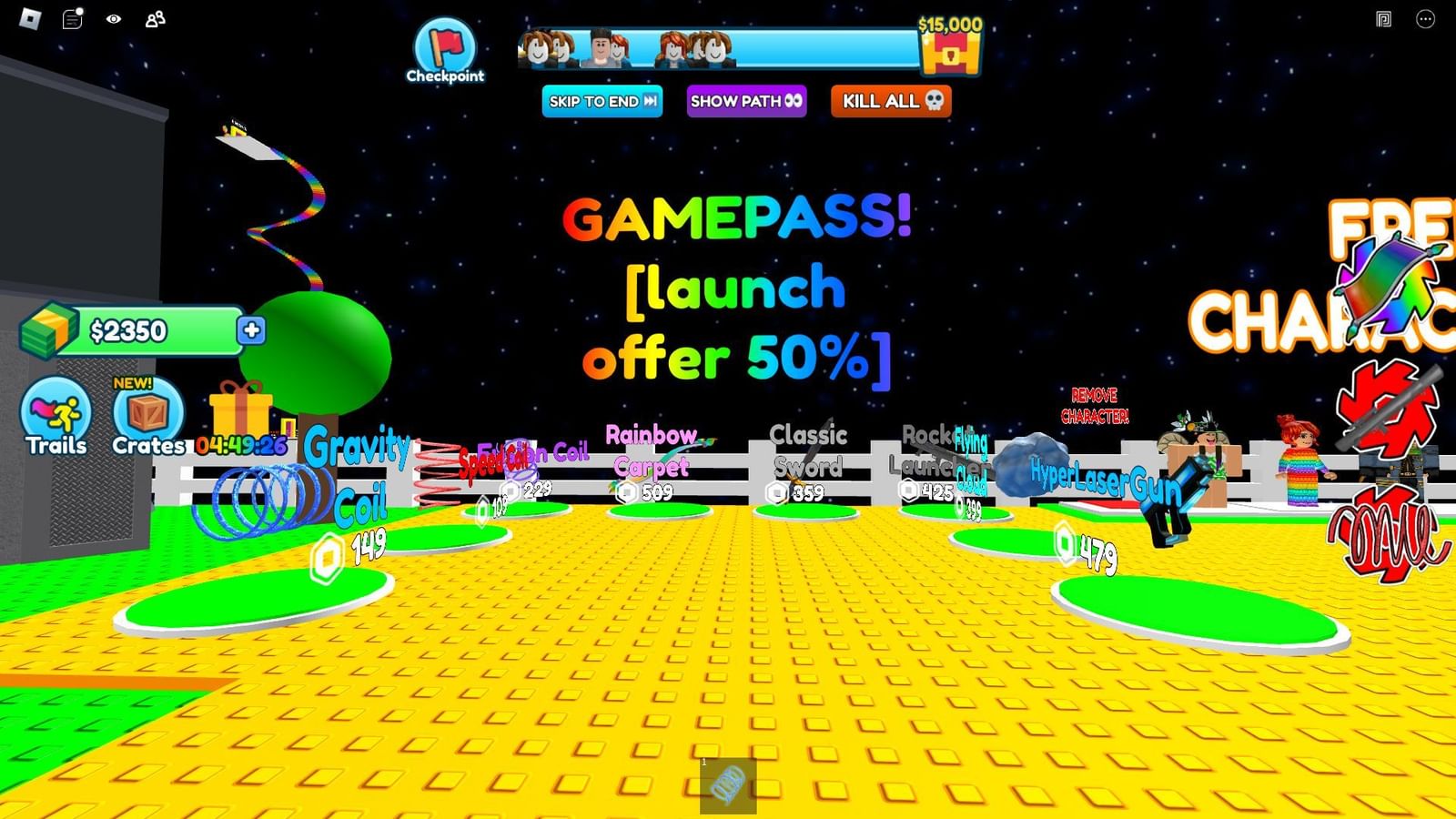Open the players list icon
Screen dimensions: 1456x819
coord(155,18)
